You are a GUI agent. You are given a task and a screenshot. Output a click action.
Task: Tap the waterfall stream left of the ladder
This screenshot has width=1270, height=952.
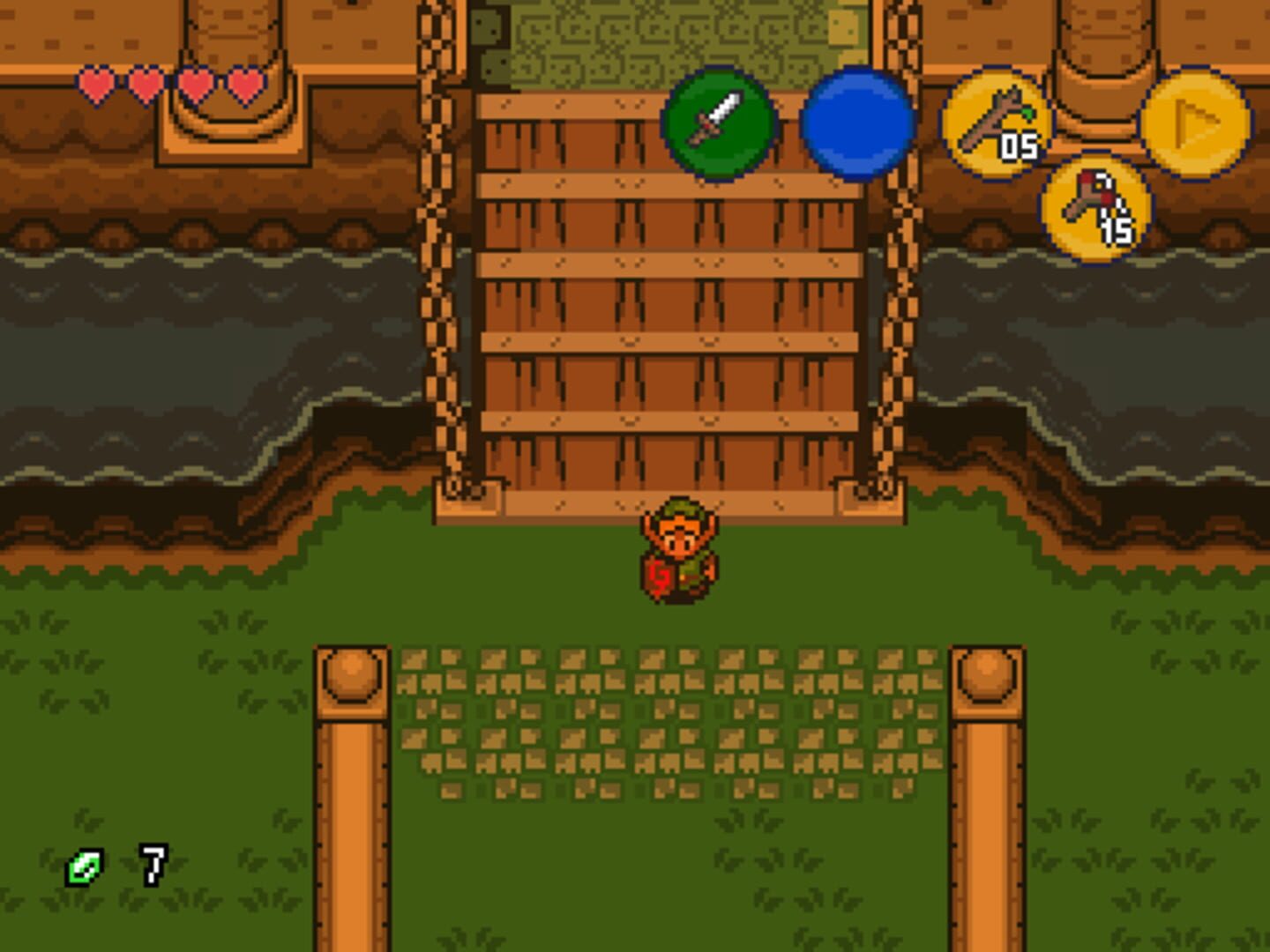(x=176, y=353)
